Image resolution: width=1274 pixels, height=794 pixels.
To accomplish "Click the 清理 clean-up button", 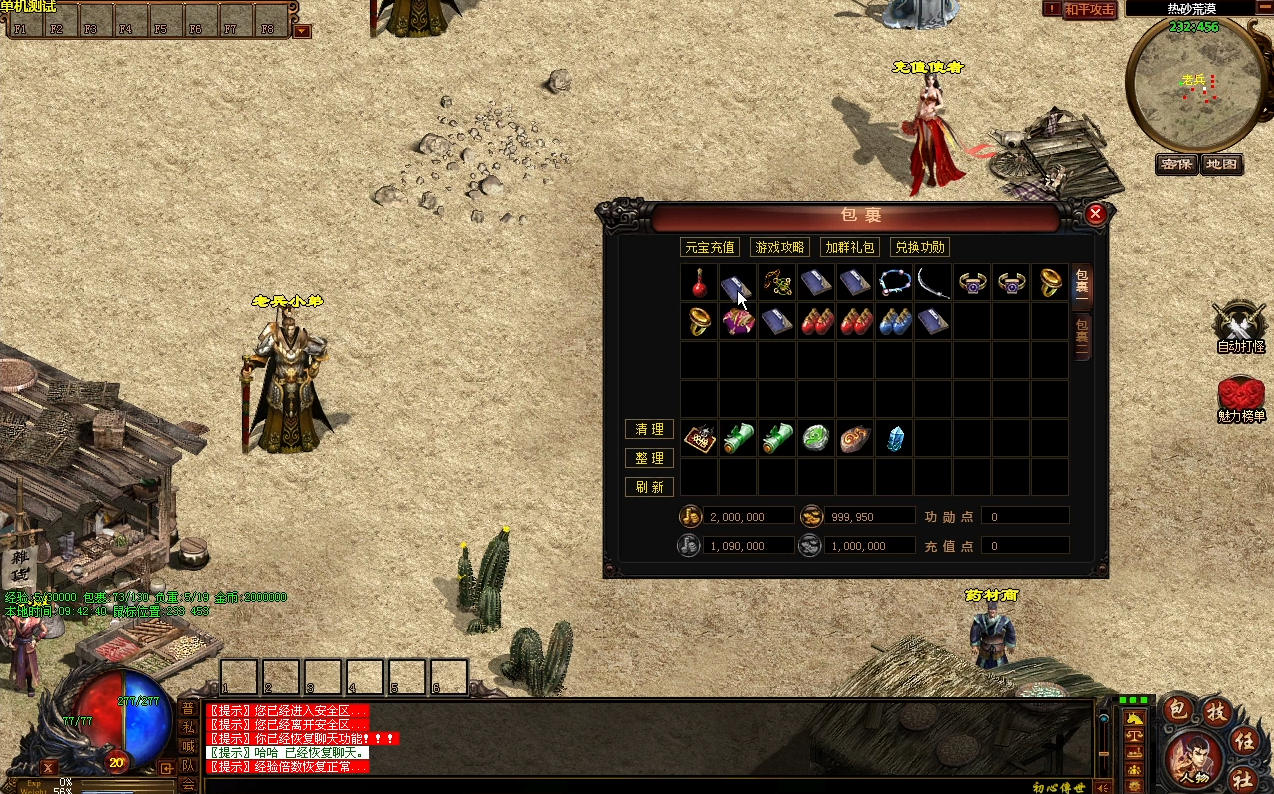I will tap(649, 429).
